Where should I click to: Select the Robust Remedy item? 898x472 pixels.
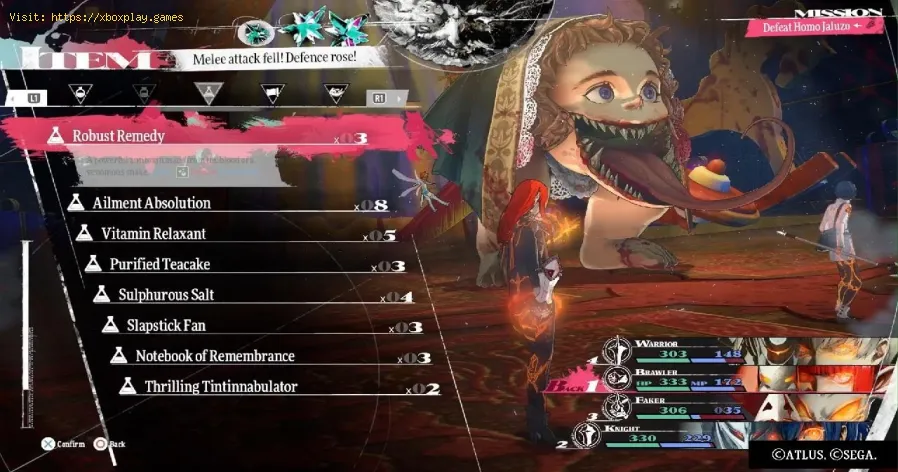118,136
